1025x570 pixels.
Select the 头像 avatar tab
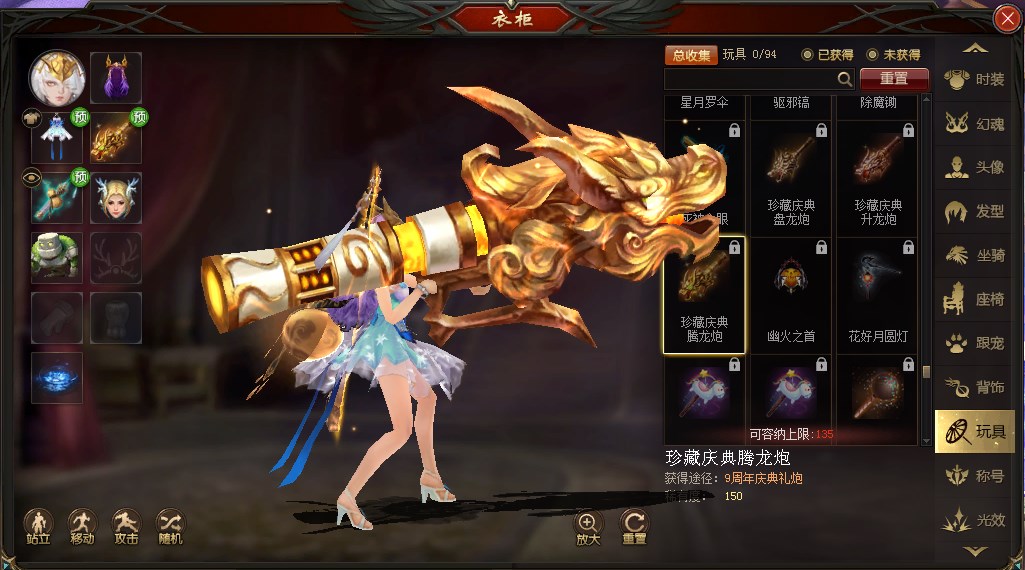pyautogui.click(x=974, y=168)
